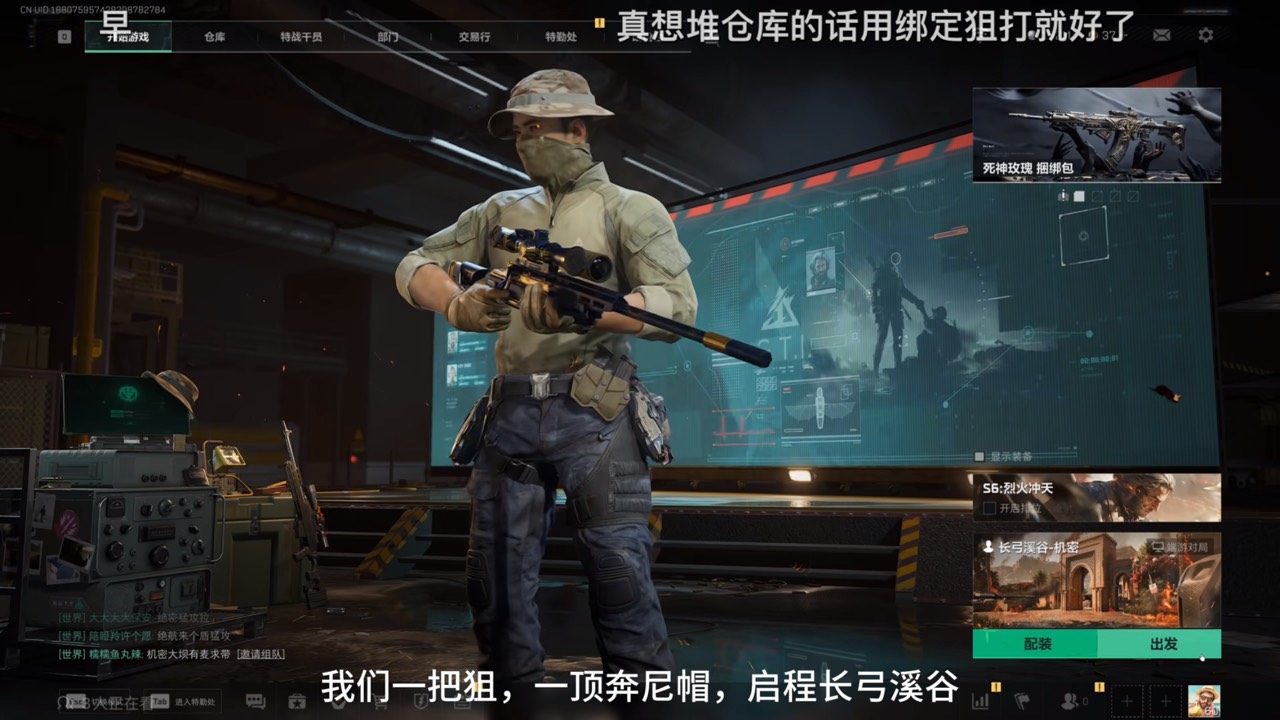Open the chat bubble icon in the bottom toolbar
The width and height of the screenshot is (1280, 720).
coord(257,703)
